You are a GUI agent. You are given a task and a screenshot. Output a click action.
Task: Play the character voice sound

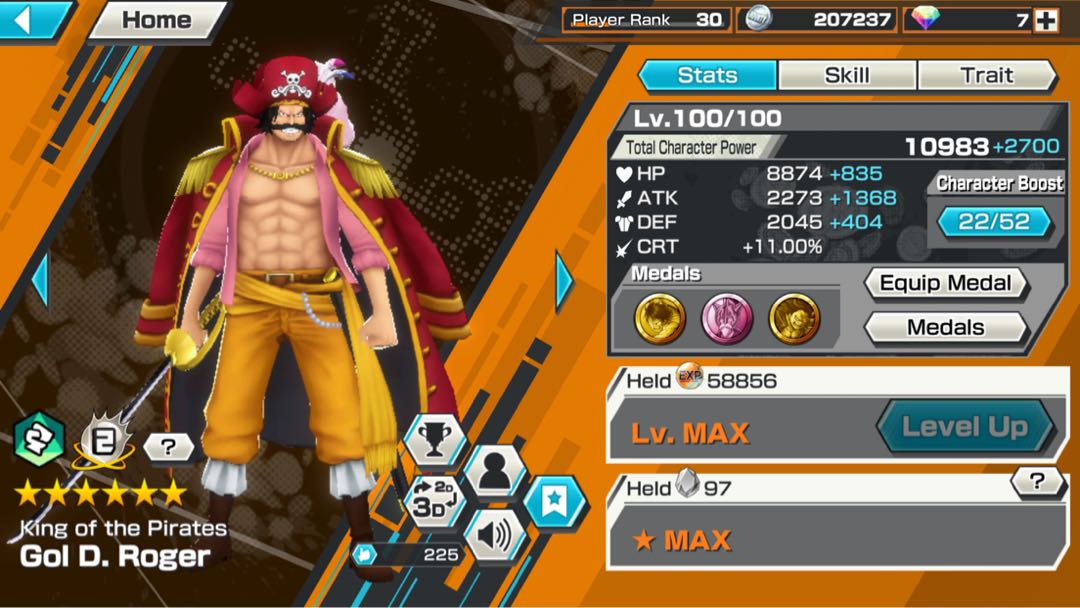[495, 535]
